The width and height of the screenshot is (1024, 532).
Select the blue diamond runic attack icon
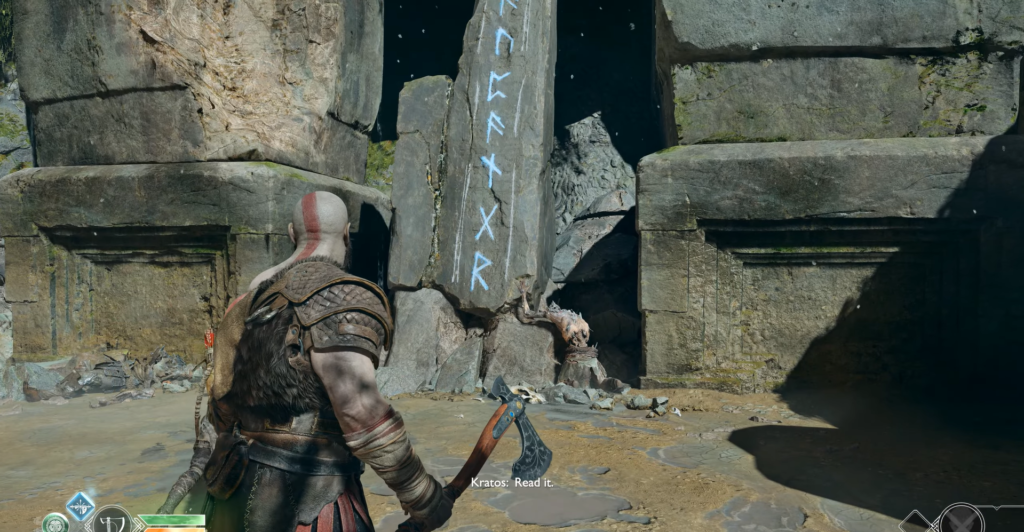[80, 505]
